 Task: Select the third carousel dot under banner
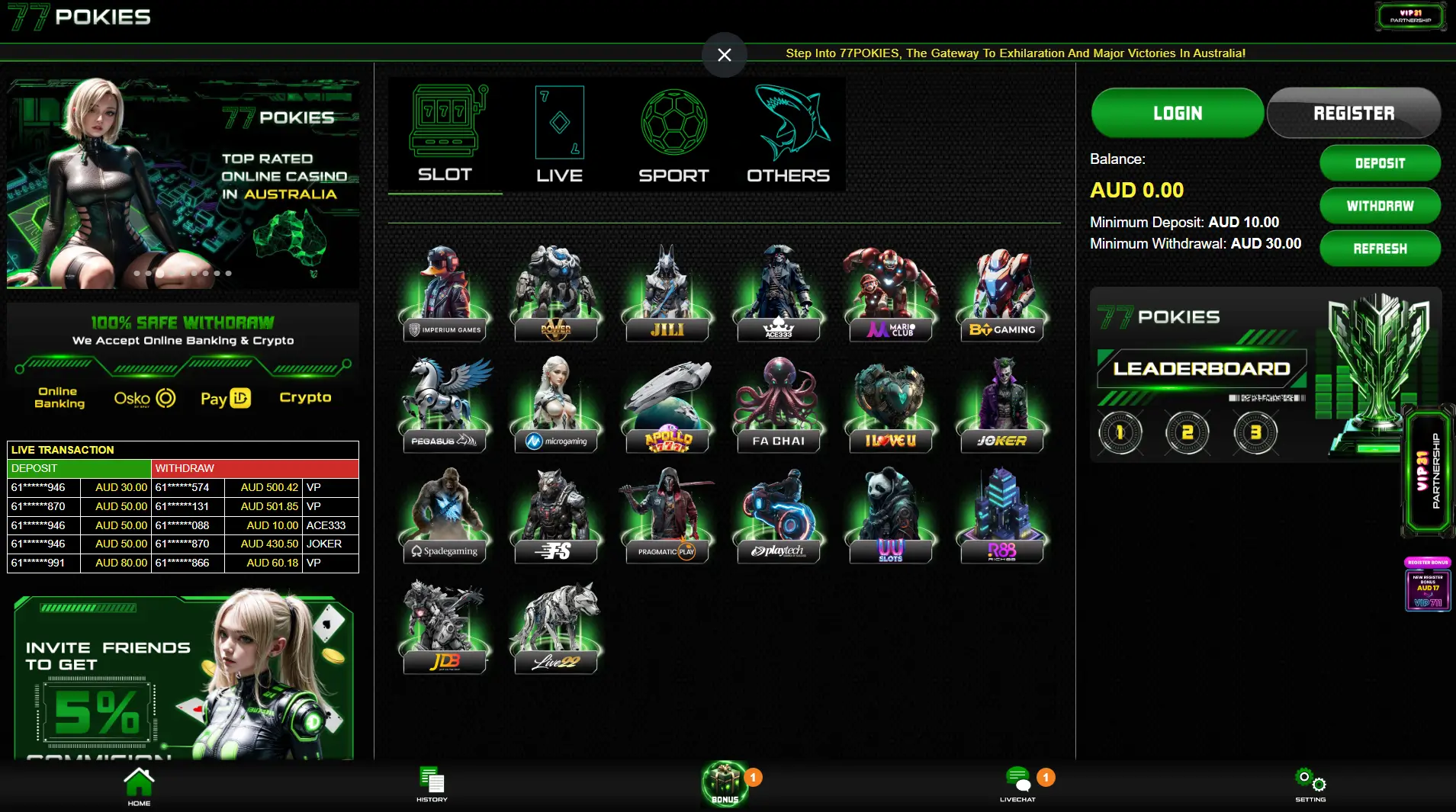(159, 273)
